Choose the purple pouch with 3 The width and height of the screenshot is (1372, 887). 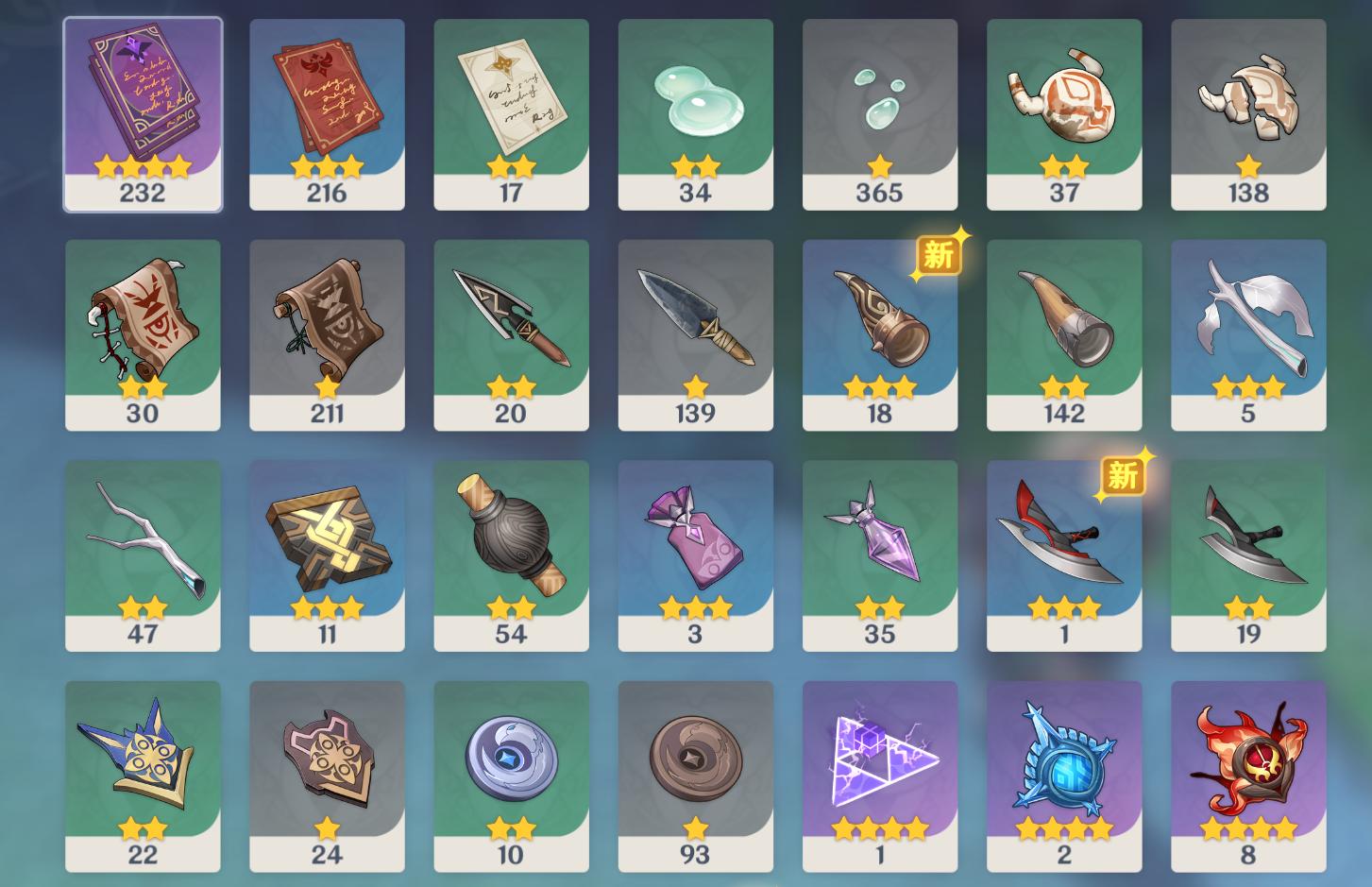point(695,555)
